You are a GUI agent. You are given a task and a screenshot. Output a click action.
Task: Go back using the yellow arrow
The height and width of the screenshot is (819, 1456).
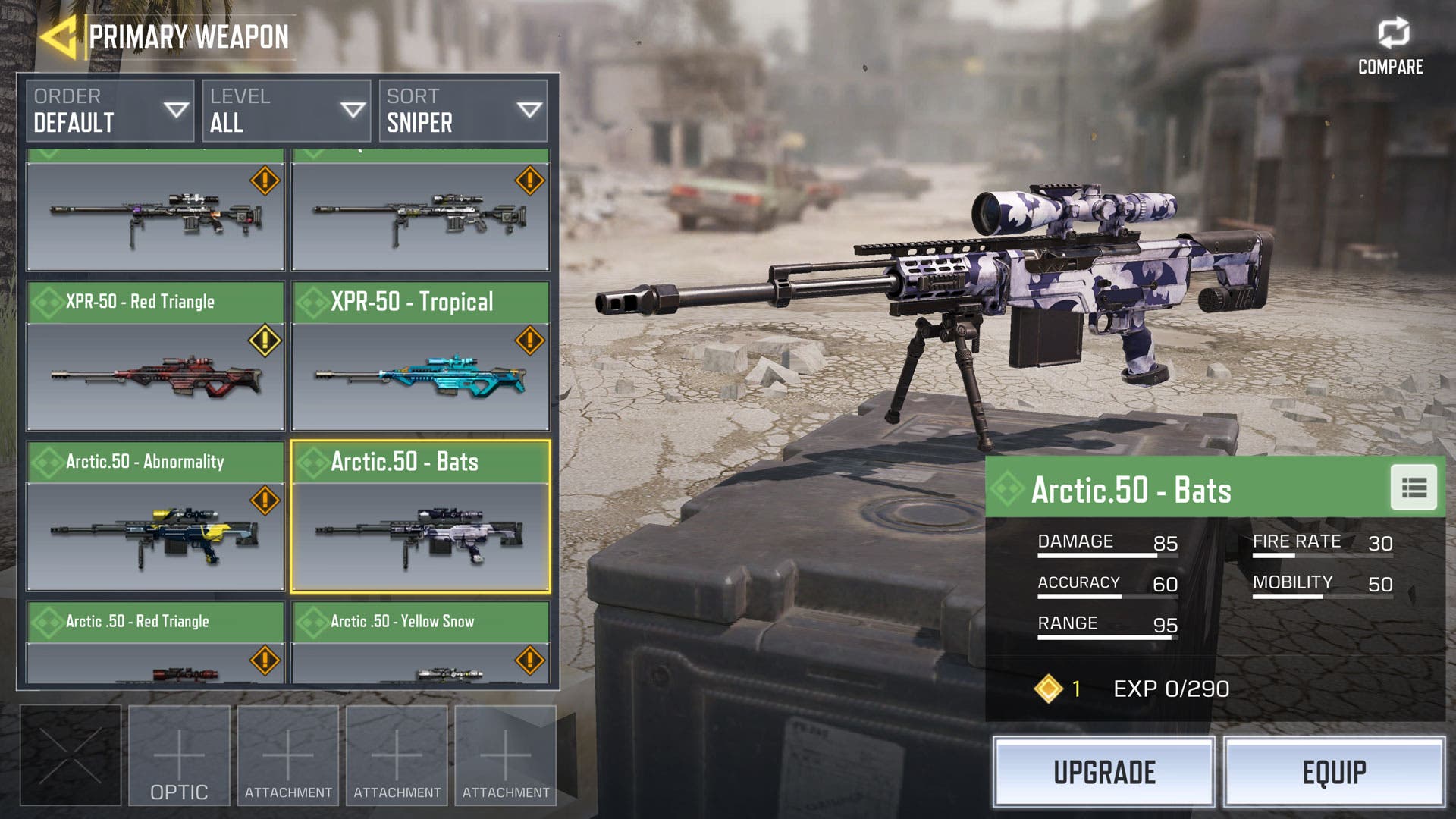(59, 36)
